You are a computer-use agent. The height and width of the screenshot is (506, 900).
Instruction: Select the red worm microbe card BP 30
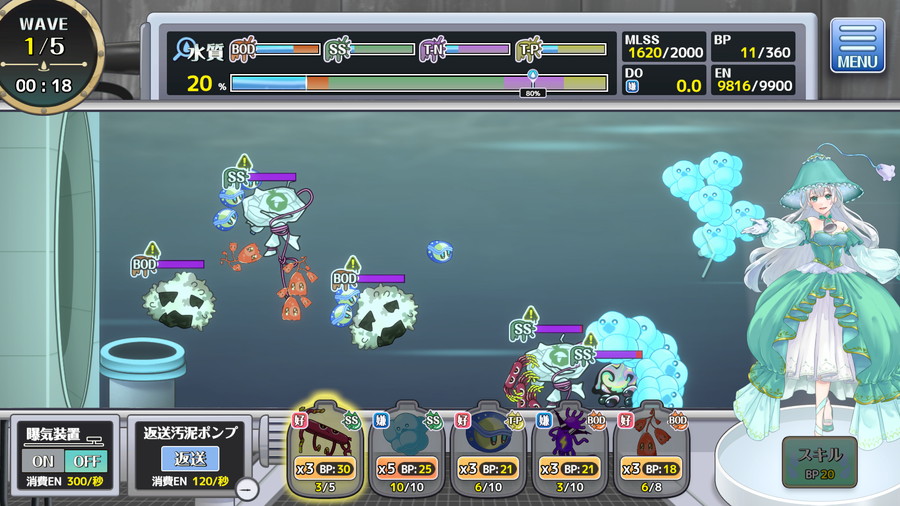click(x=324, y=449)
